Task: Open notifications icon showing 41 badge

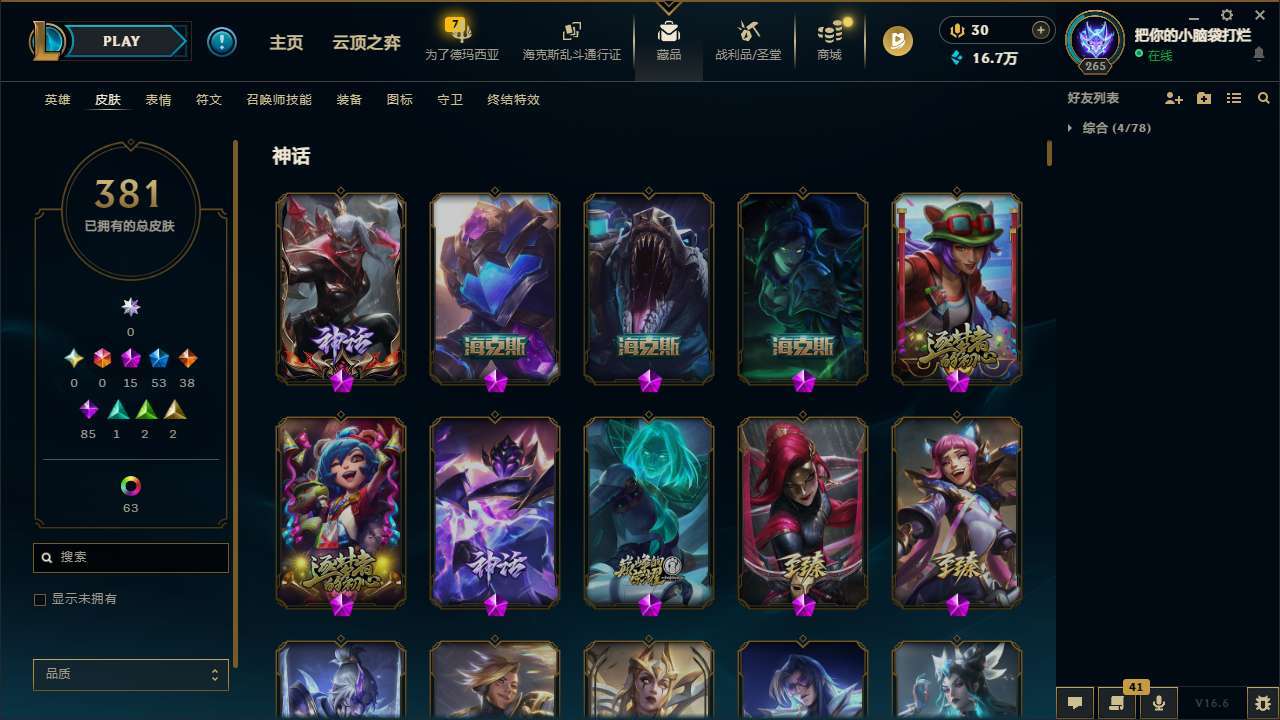Action: click(1117, 702)
